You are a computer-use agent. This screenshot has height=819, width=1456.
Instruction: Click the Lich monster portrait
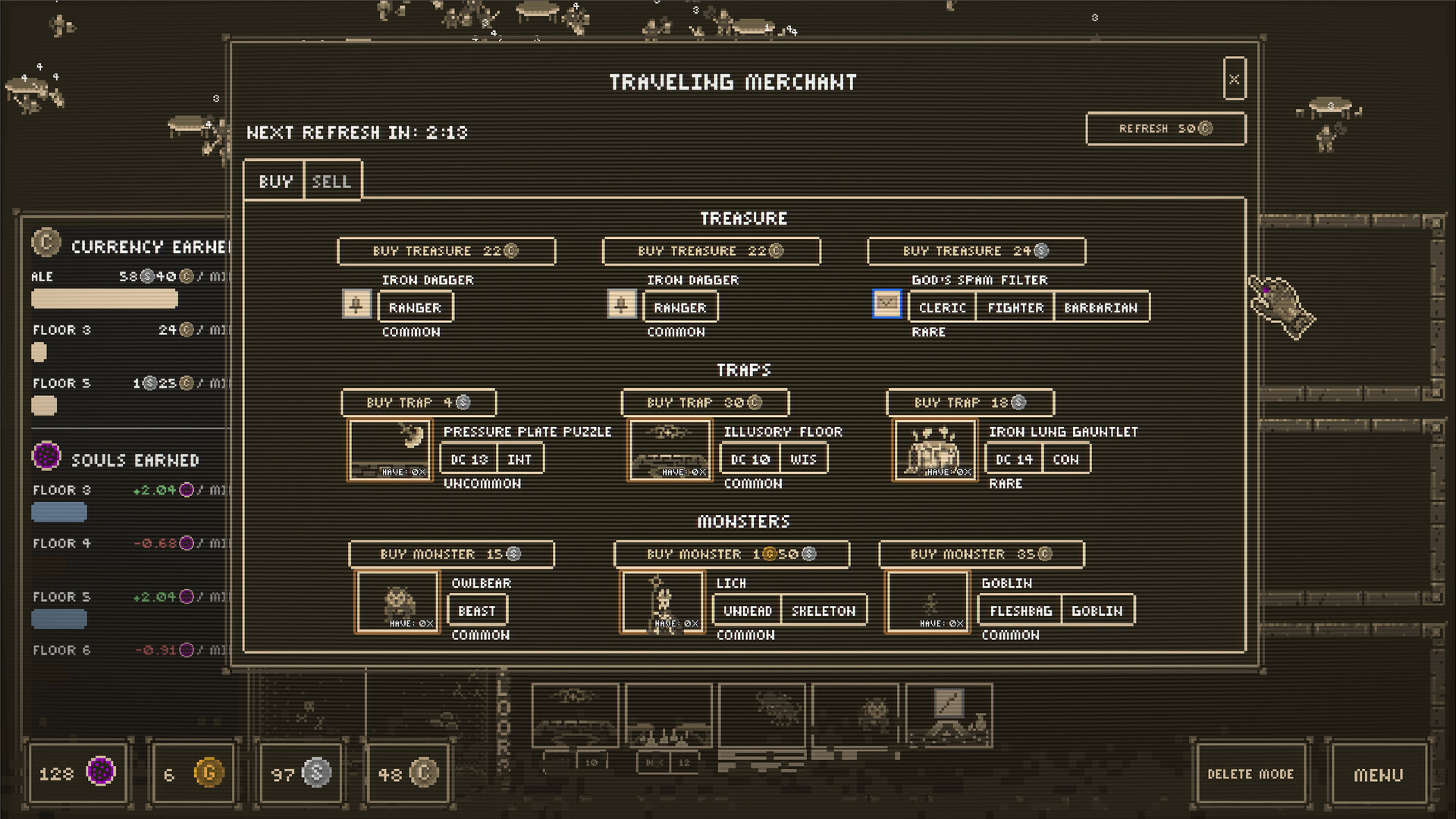coord(663,601)
